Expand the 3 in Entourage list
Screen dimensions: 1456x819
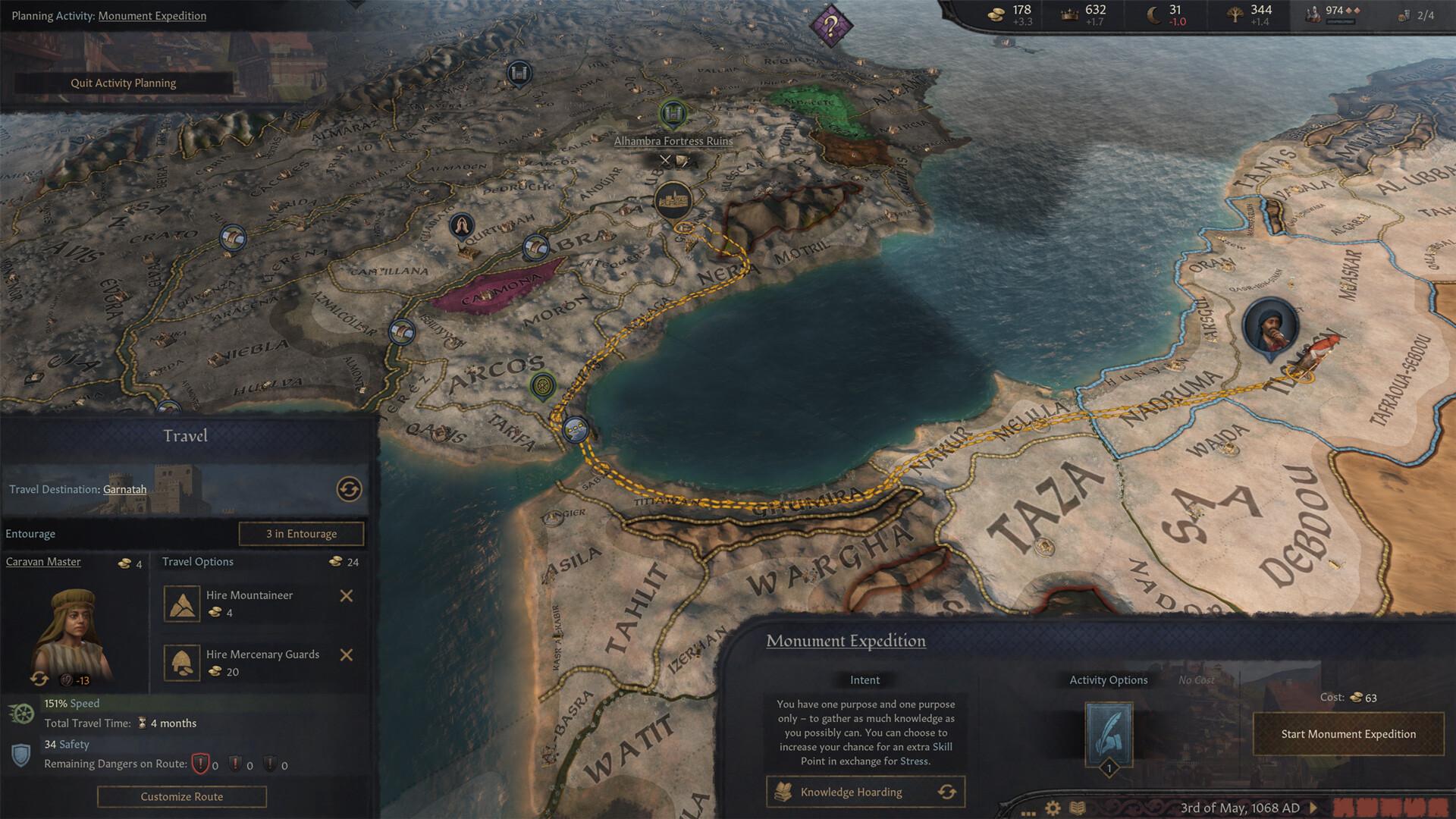coord(301,533)
